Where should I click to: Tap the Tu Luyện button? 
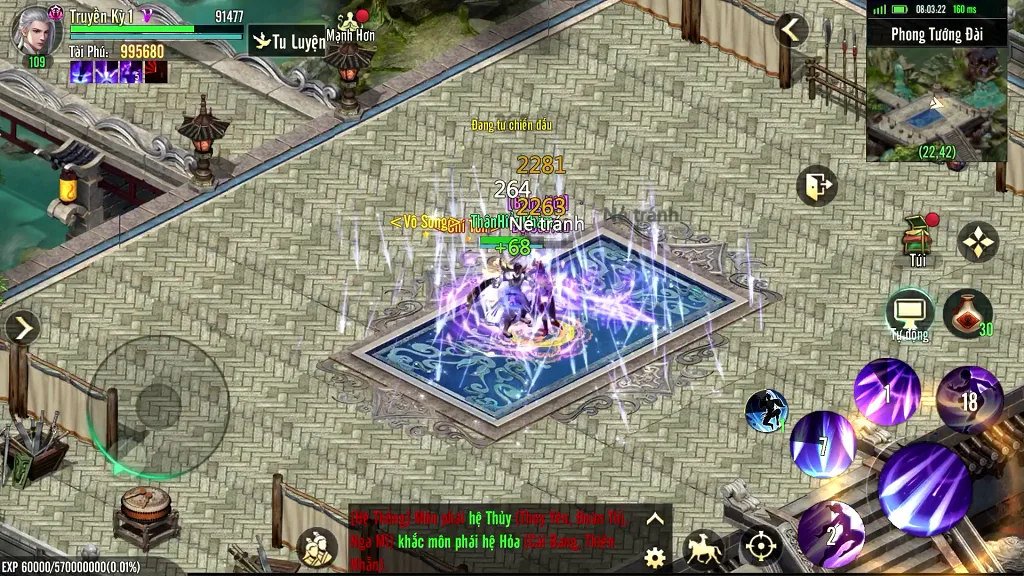[288, 41]
